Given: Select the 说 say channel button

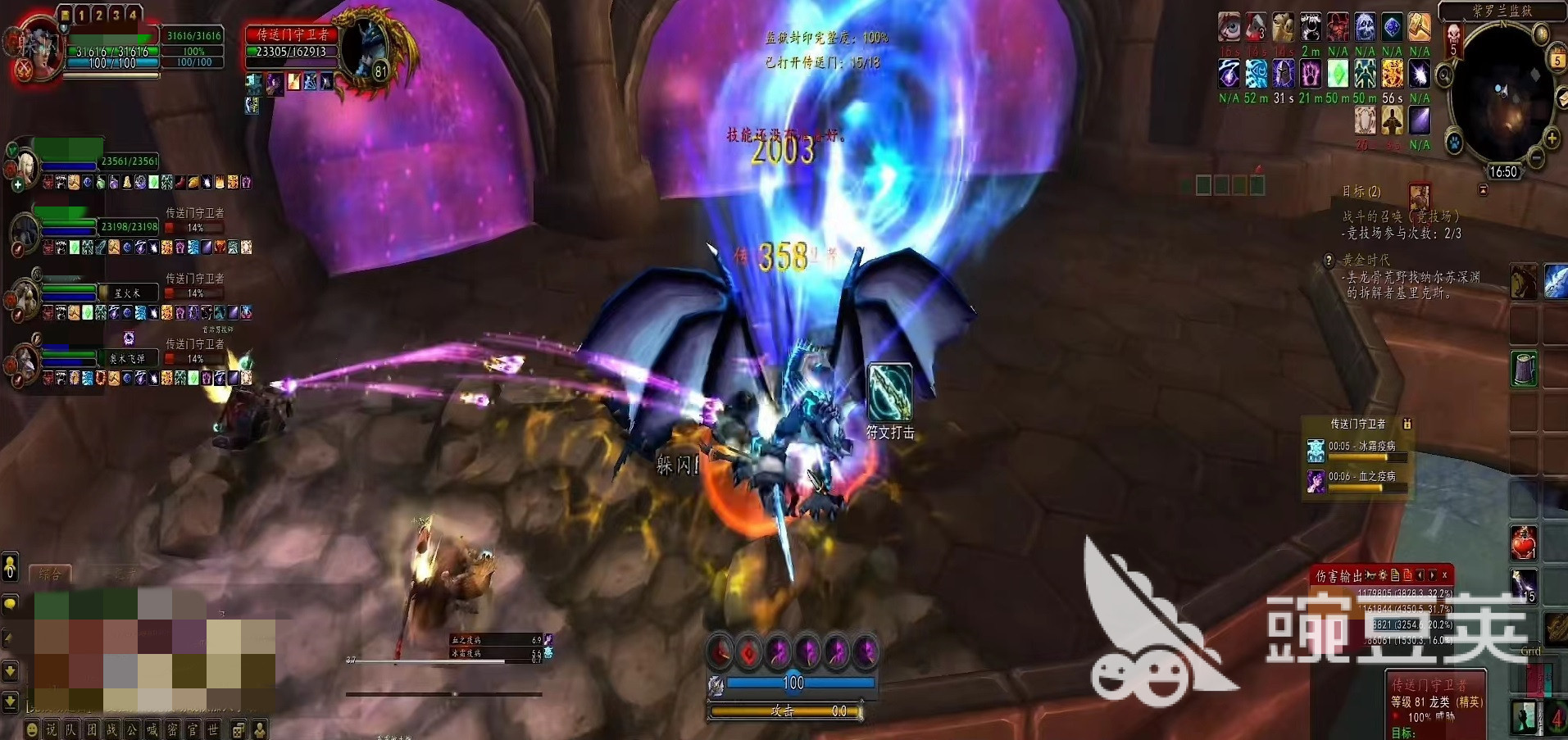Looking at the screenshot, I should point(51,729).
